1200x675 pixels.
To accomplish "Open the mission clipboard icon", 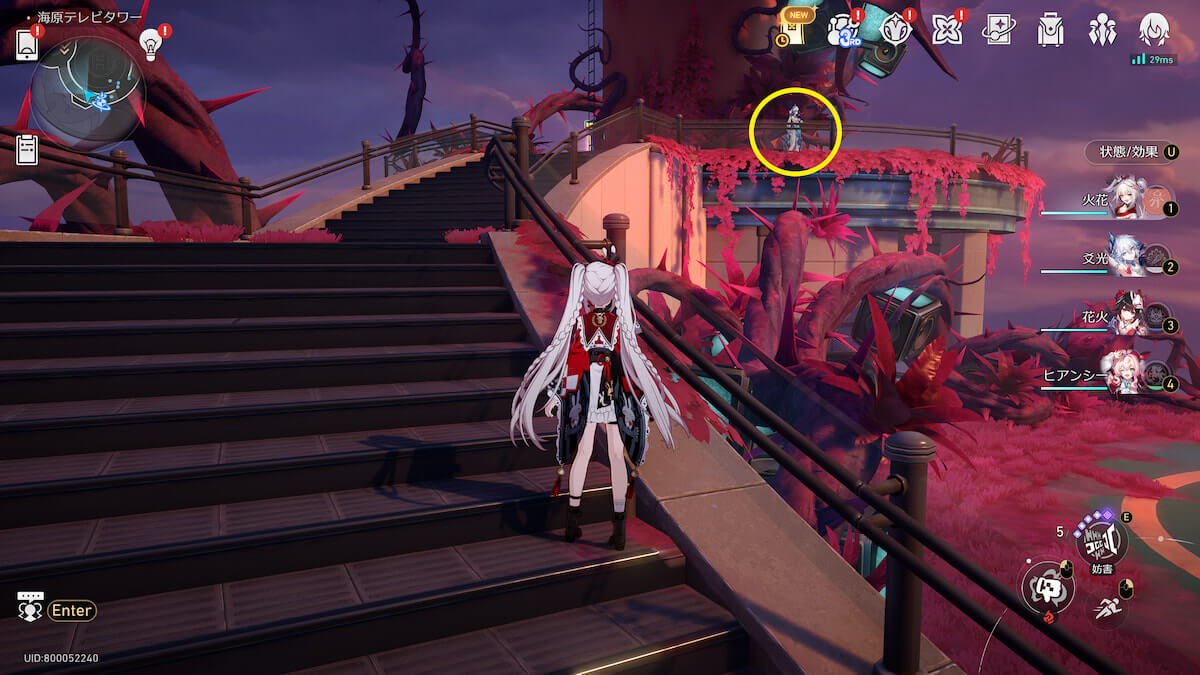I will tap(27, 150).
